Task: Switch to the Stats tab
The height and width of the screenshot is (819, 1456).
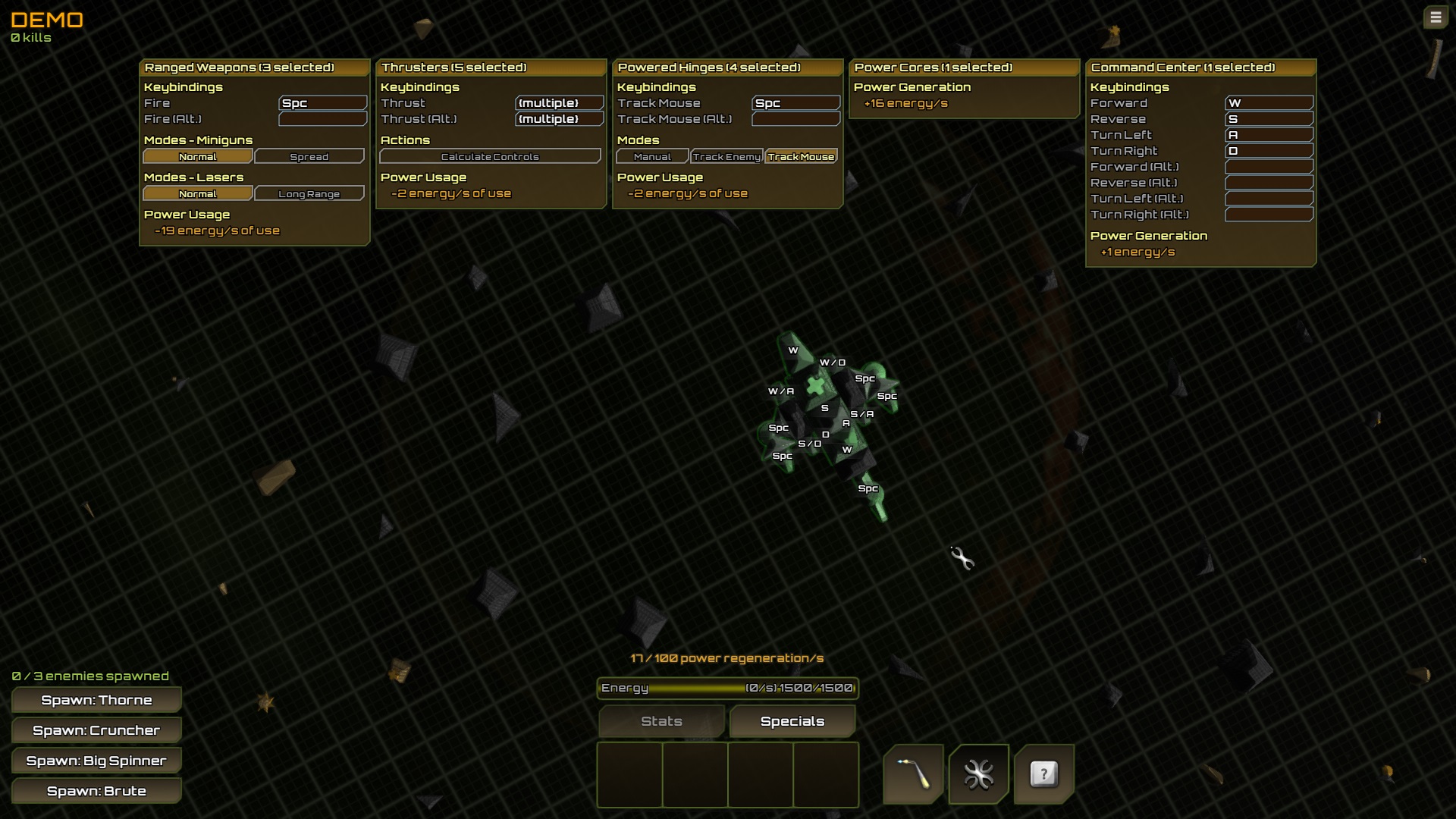Action: (661, 721)
